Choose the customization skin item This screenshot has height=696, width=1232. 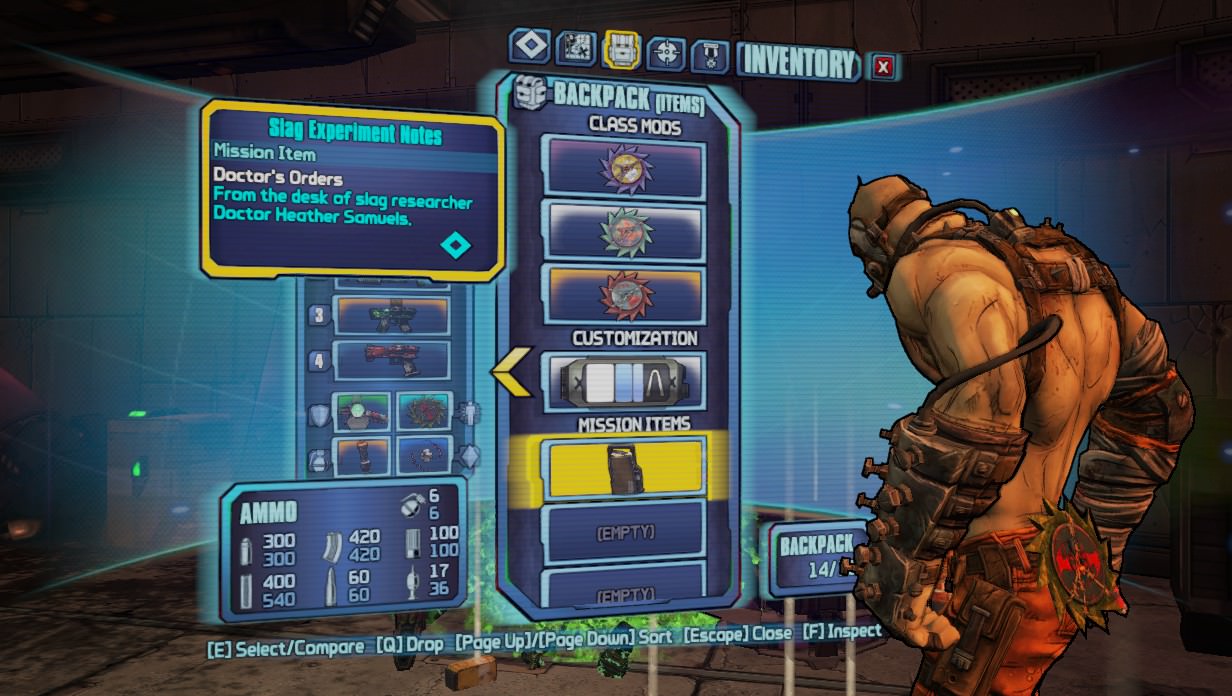click(x=624, y=381)
